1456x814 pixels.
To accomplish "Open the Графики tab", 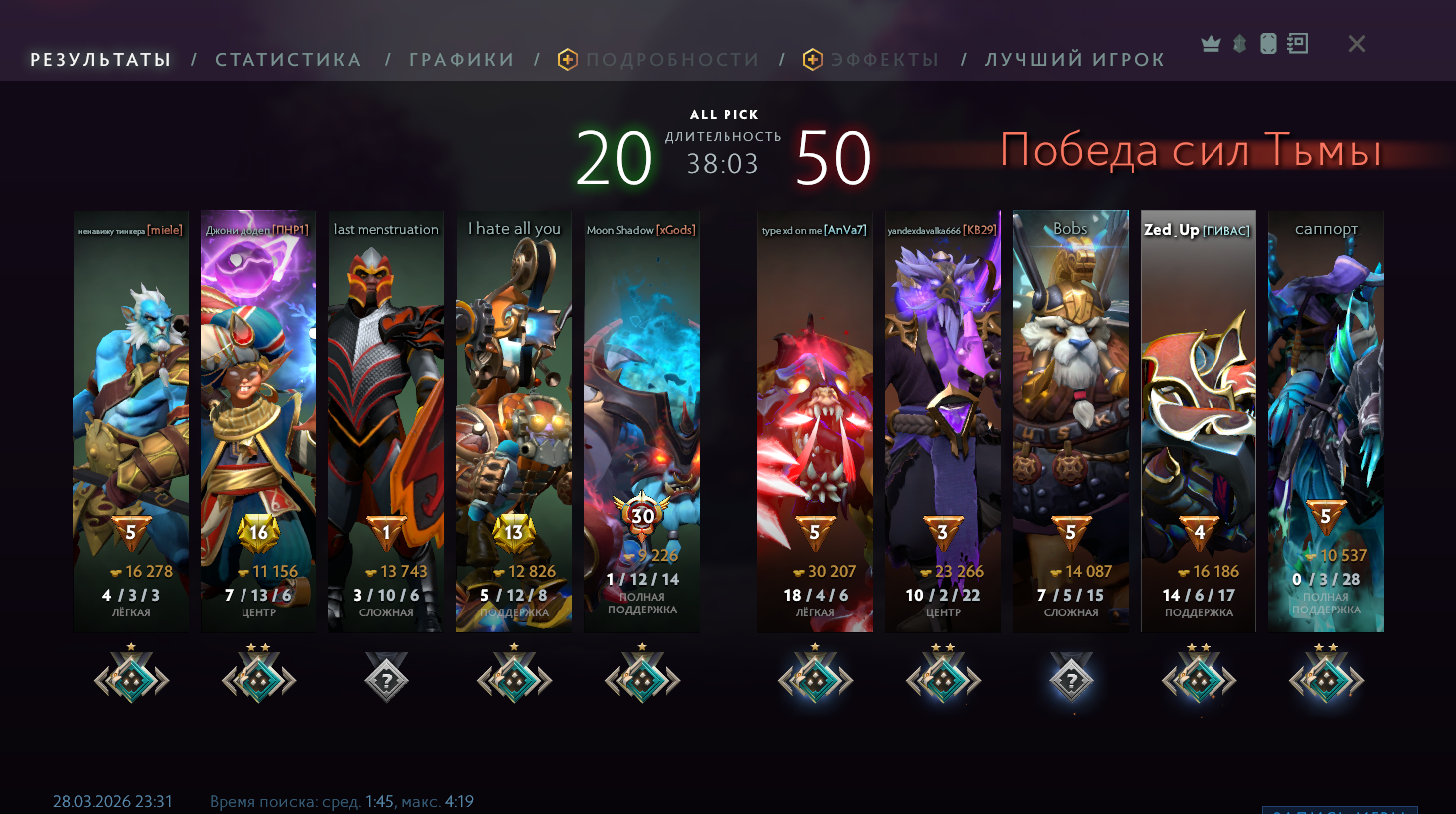I will tap(462, 60).
